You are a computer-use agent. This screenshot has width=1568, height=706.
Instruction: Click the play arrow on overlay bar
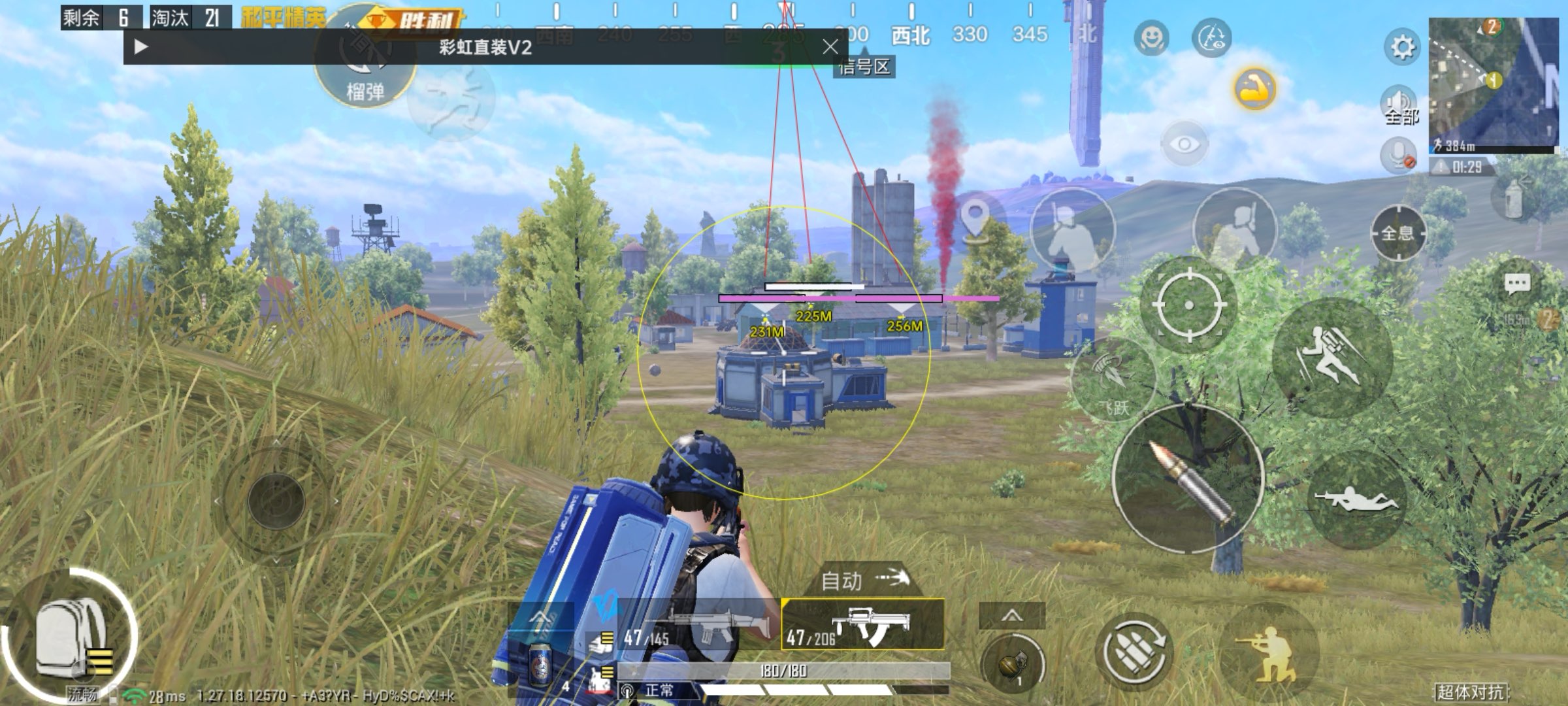pos(140,47)
